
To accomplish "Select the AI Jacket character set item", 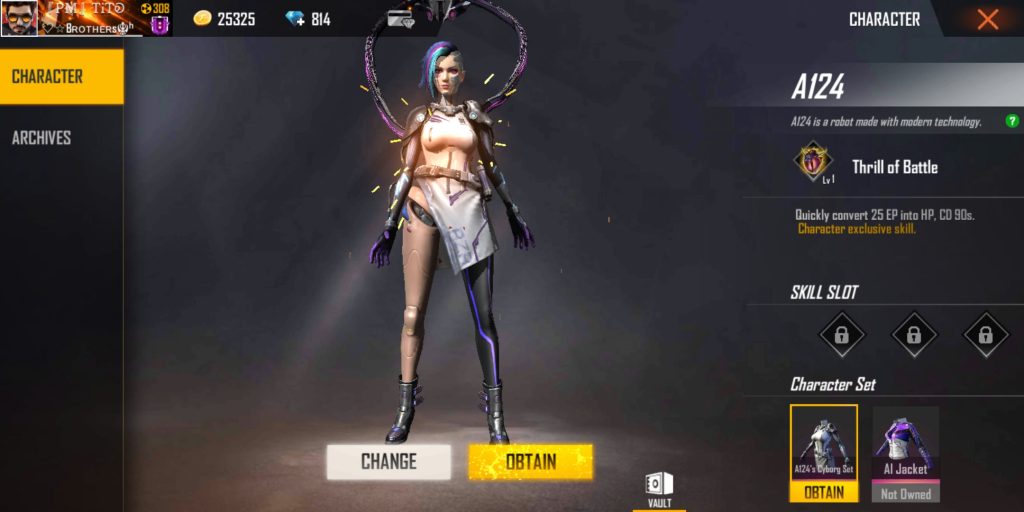I will click(x=905, y=445).
